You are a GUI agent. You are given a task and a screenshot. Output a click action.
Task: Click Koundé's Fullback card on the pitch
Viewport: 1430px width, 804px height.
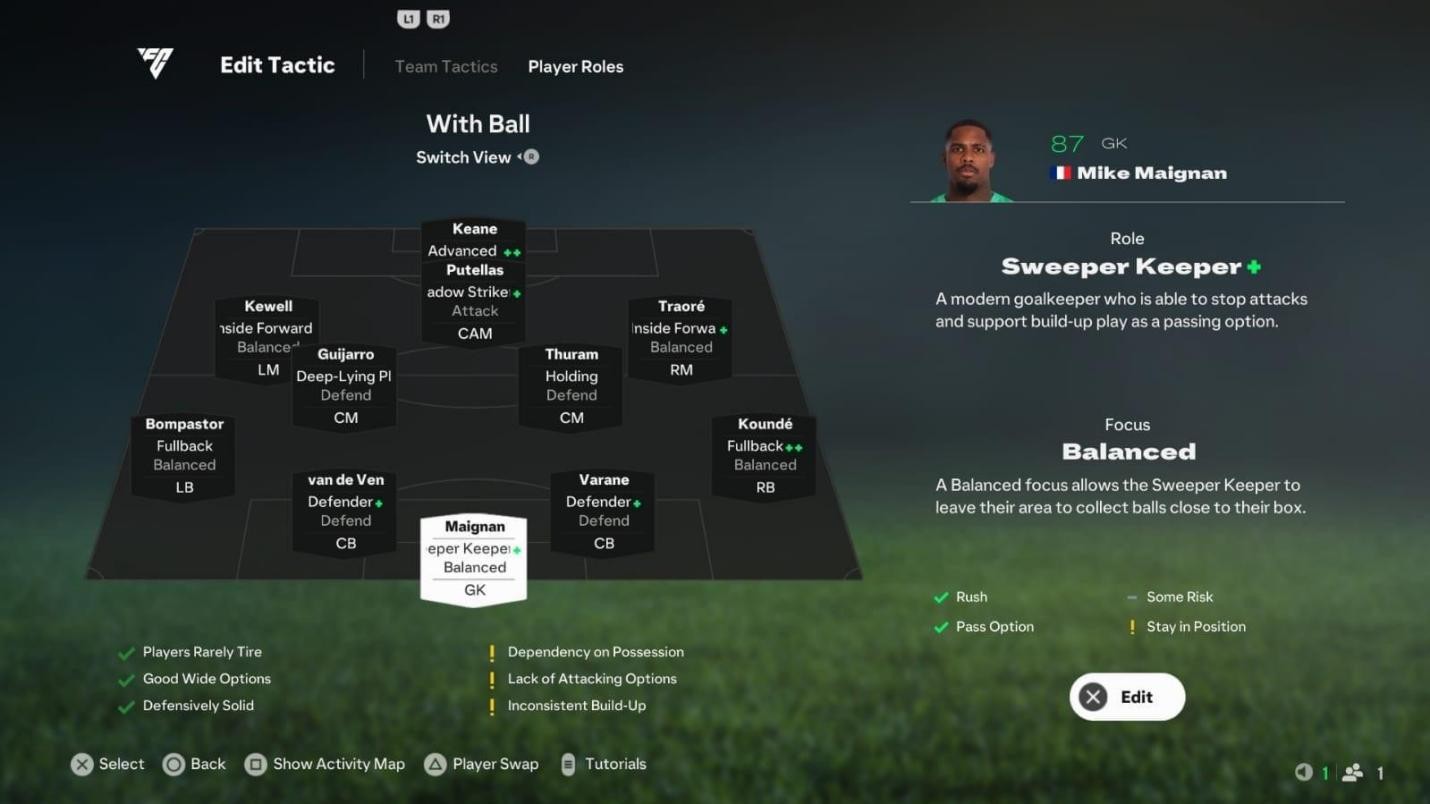(764, 456)
